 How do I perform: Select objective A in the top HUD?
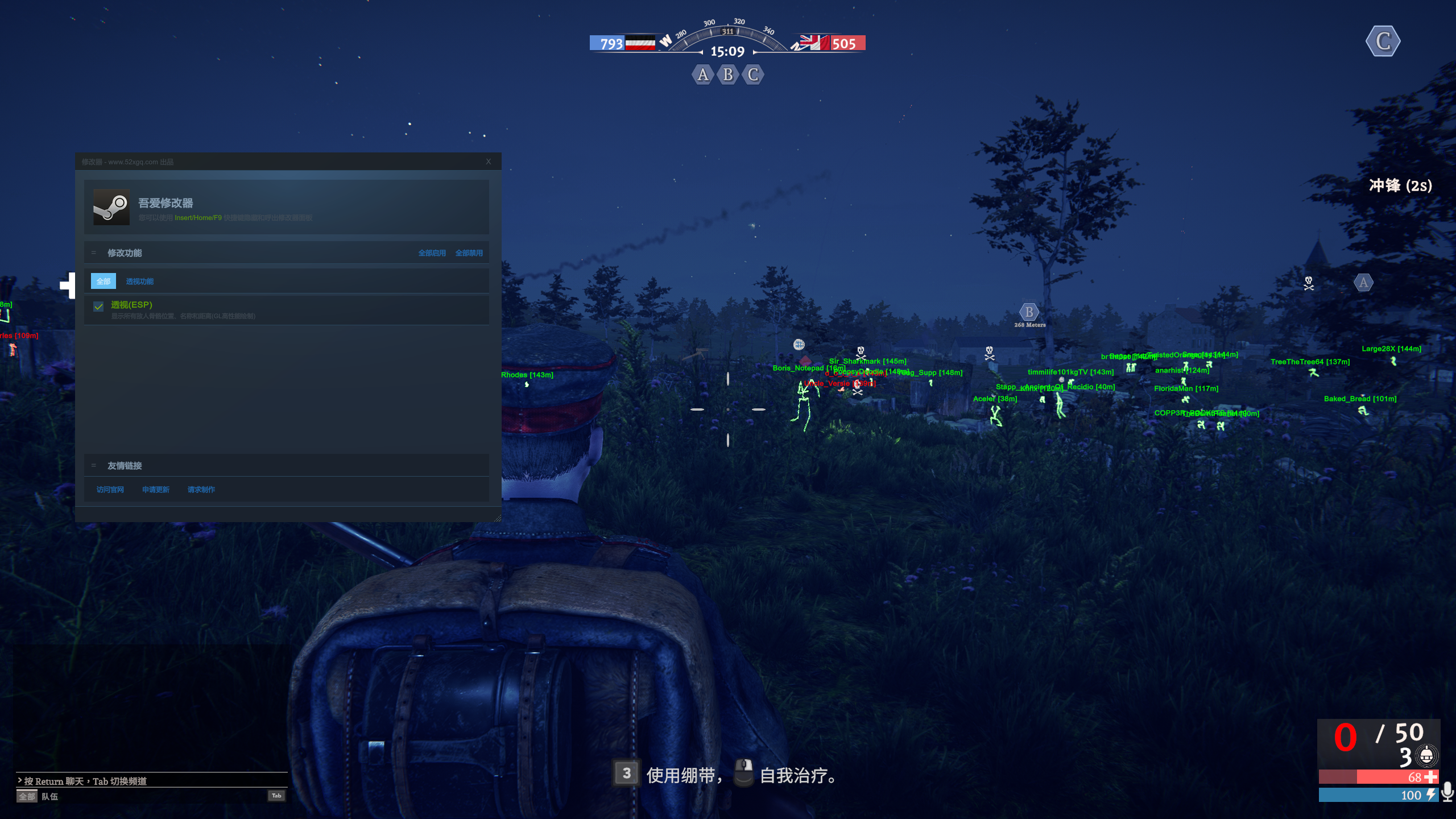[x=703, y=75]
